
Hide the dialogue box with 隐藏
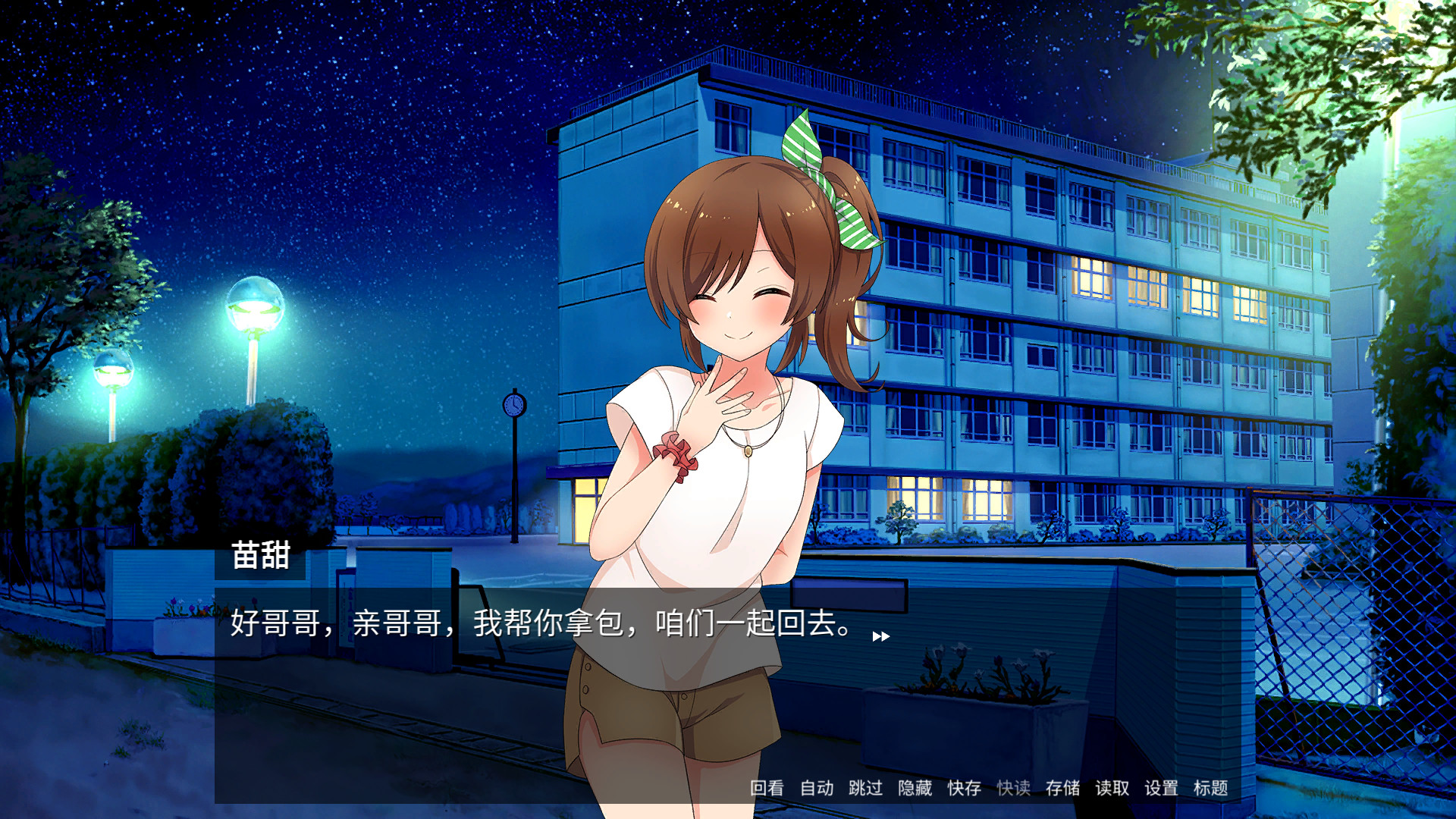coord(914,789)
